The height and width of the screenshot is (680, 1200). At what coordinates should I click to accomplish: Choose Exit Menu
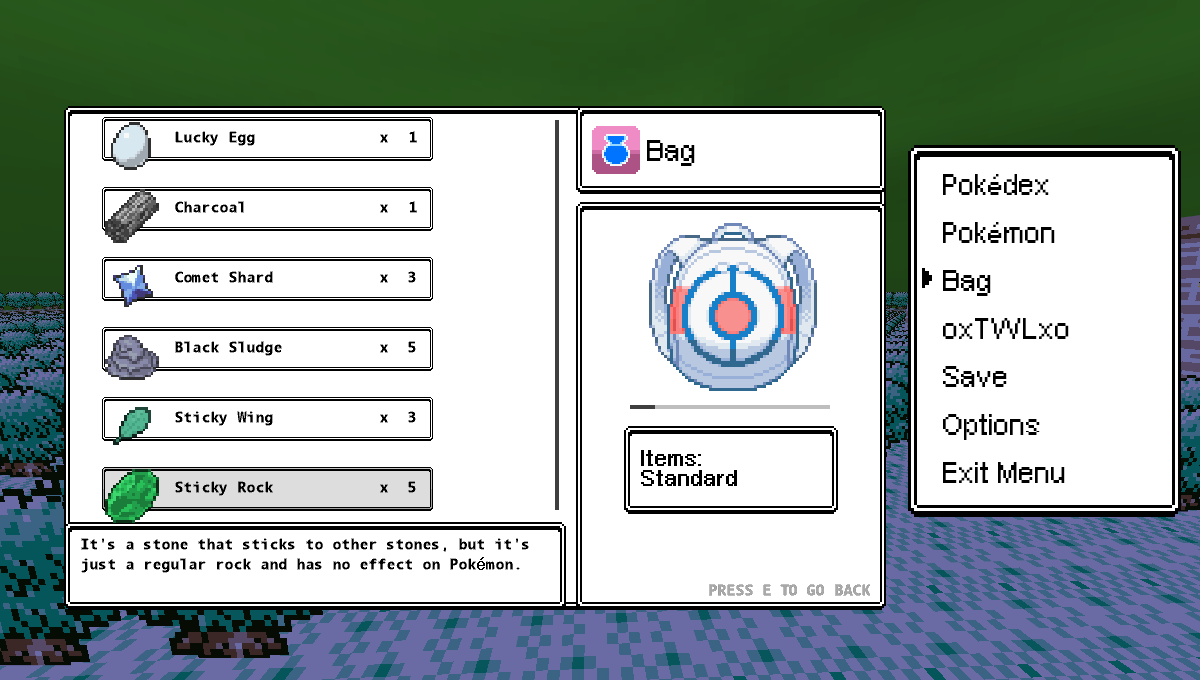tap(1003, 474)
